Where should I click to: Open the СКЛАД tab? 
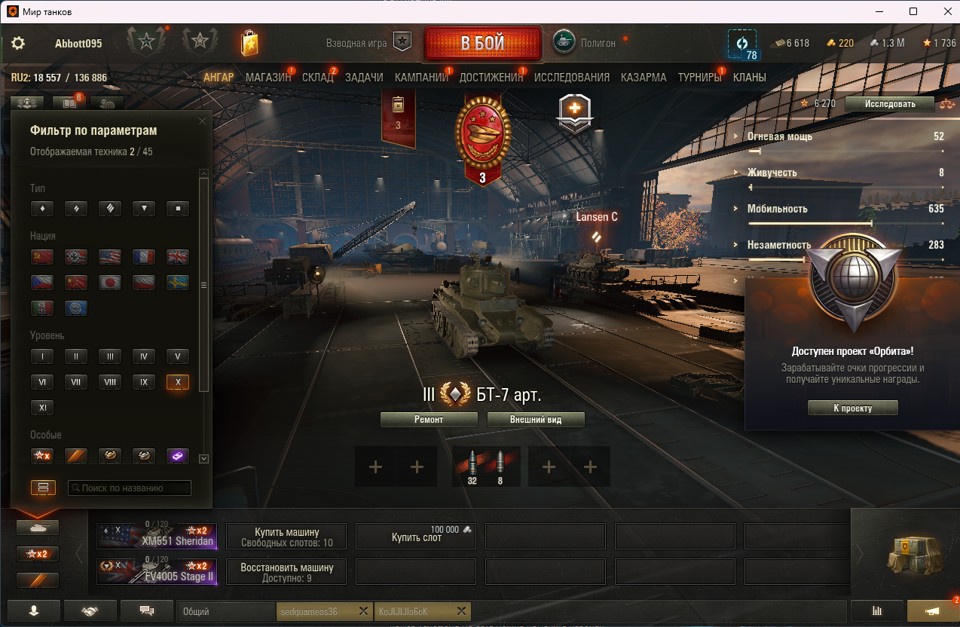318,77
